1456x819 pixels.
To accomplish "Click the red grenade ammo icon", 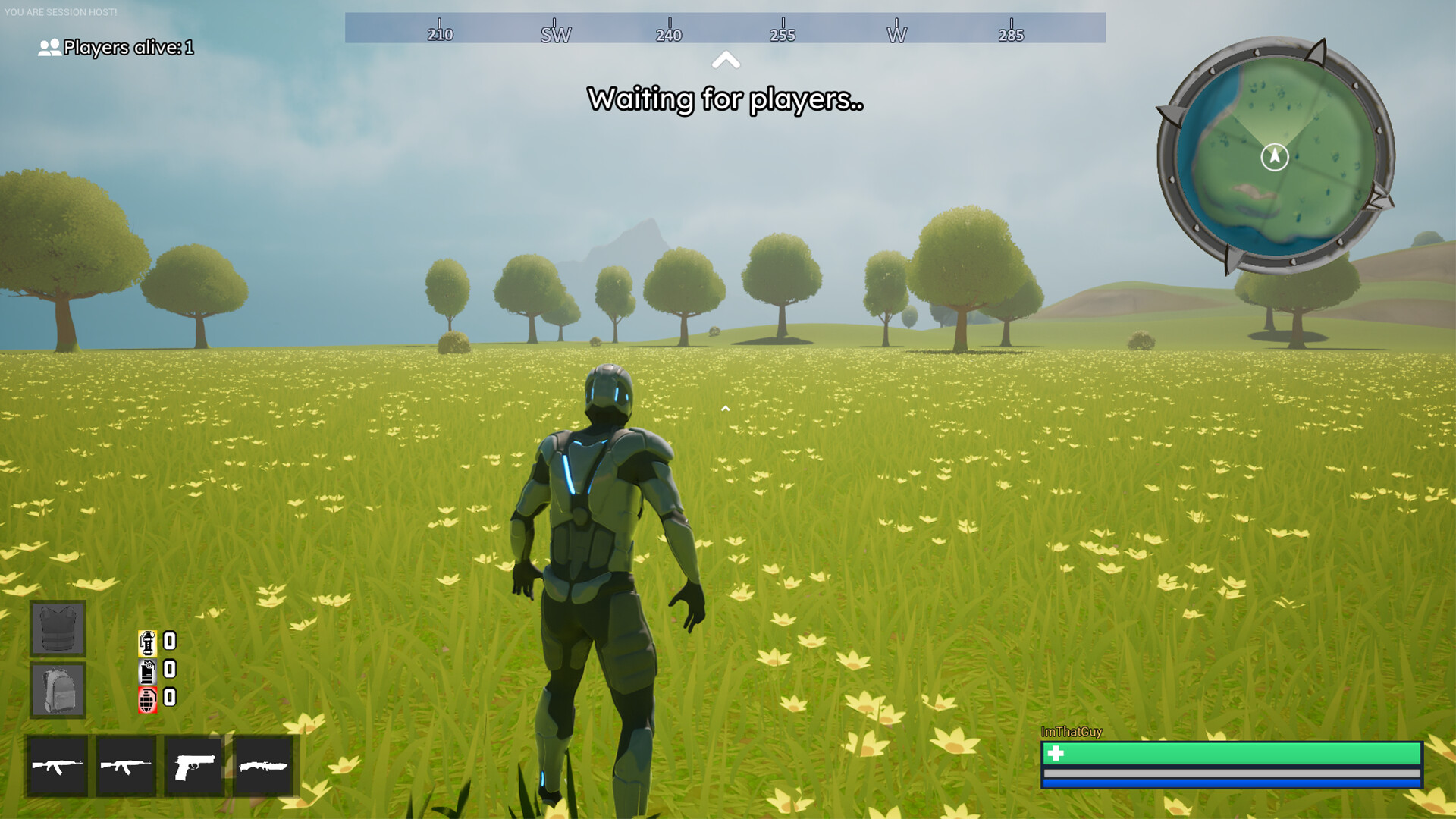I will coord(146,700).
